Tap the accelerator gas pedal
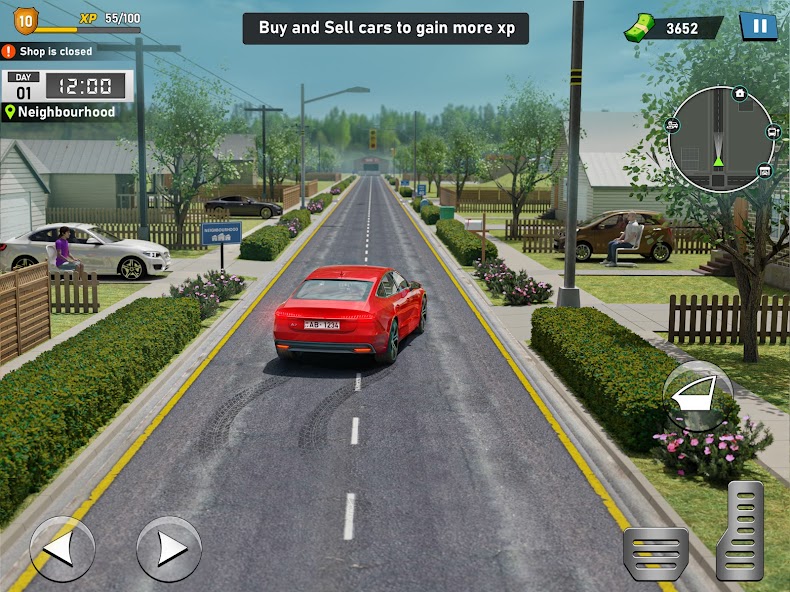The height and width of the screenshot is (592, 790). click(740, 531)
